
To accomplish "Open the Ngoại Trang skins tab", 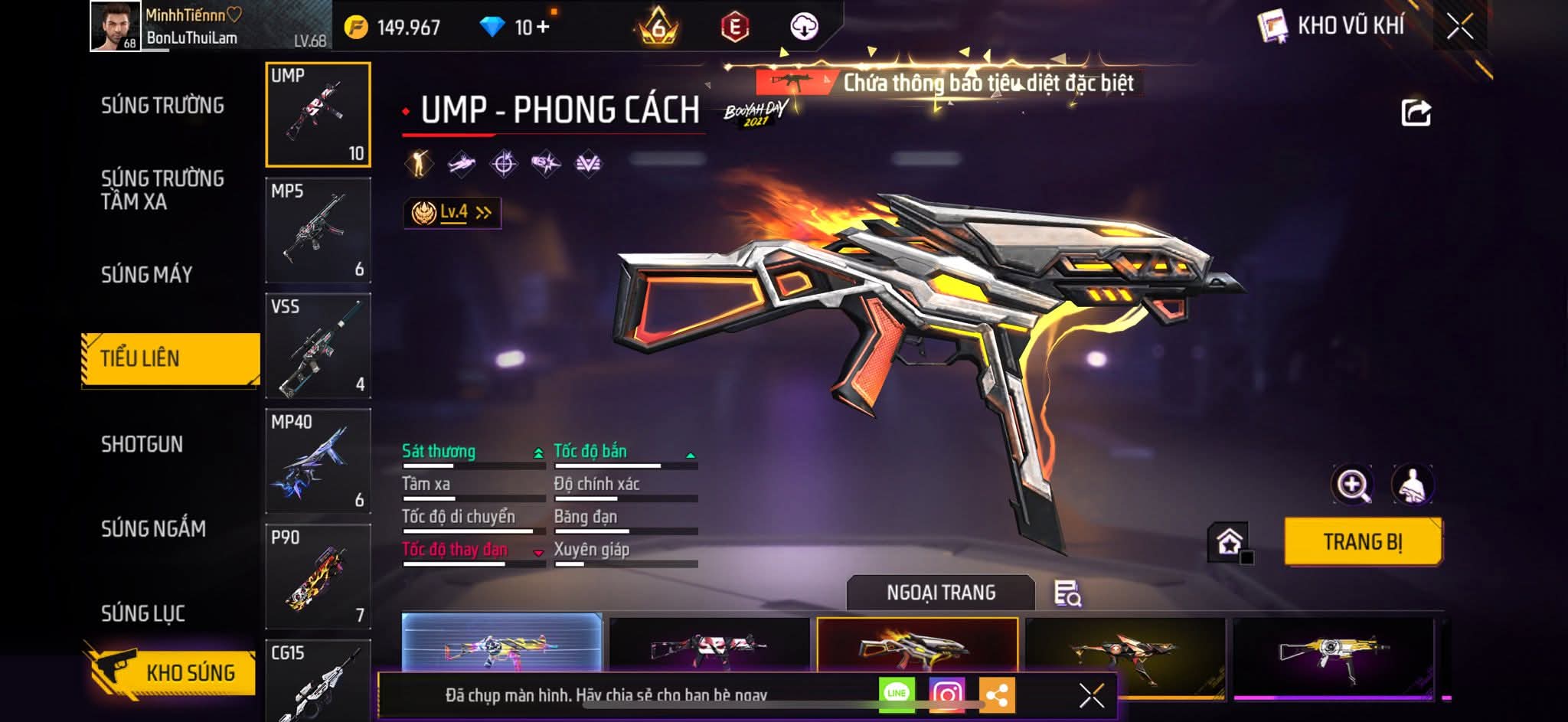I will coord(941,593).
